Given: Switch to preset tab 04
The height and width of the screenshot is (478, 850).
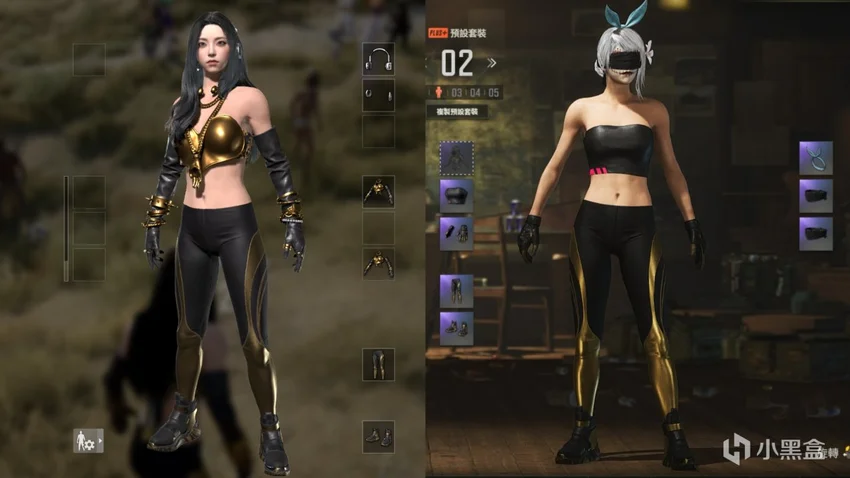Looking at the screenshot, I should pos(475,93).
